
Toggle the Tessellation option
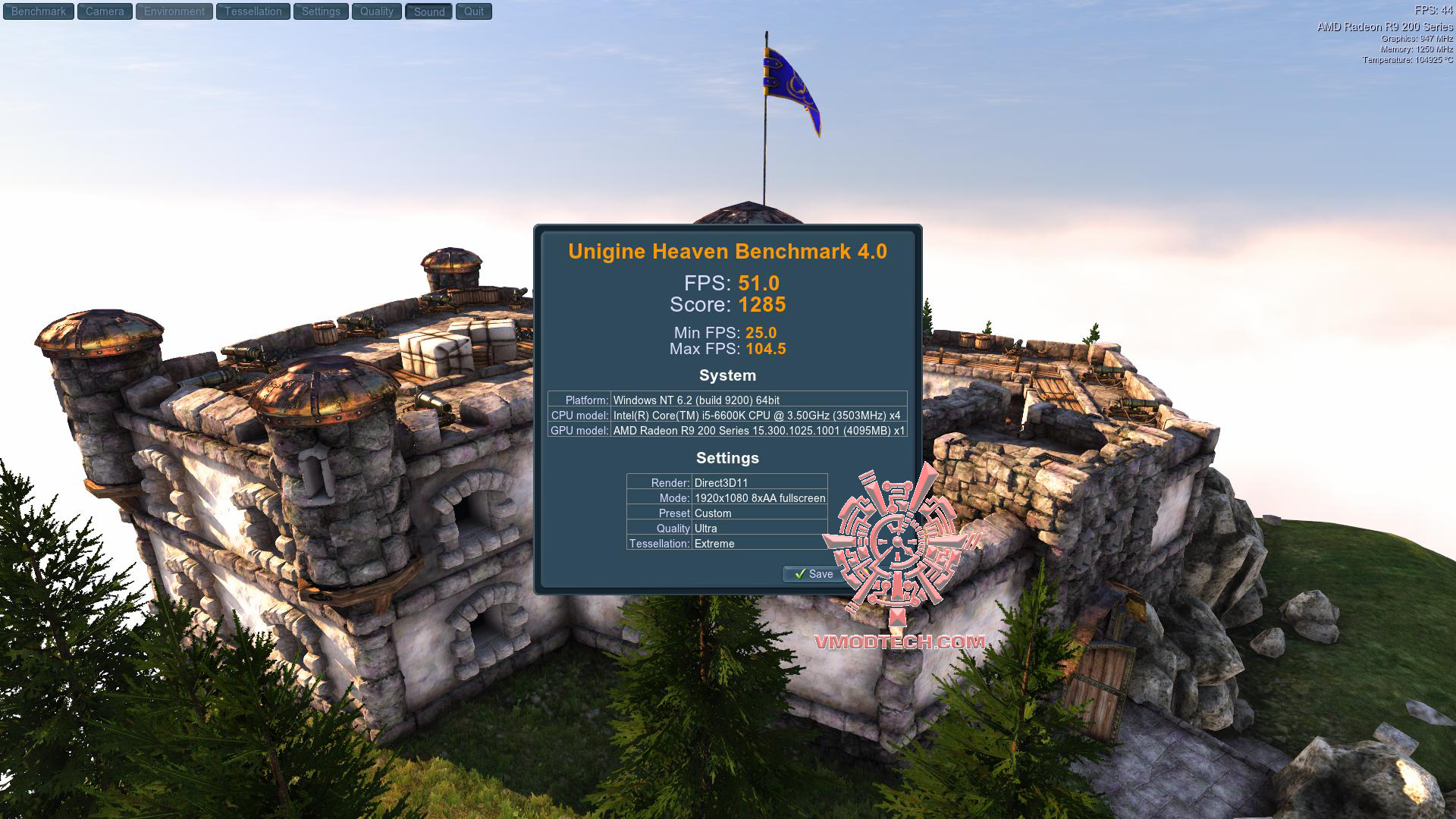point(253,11)
